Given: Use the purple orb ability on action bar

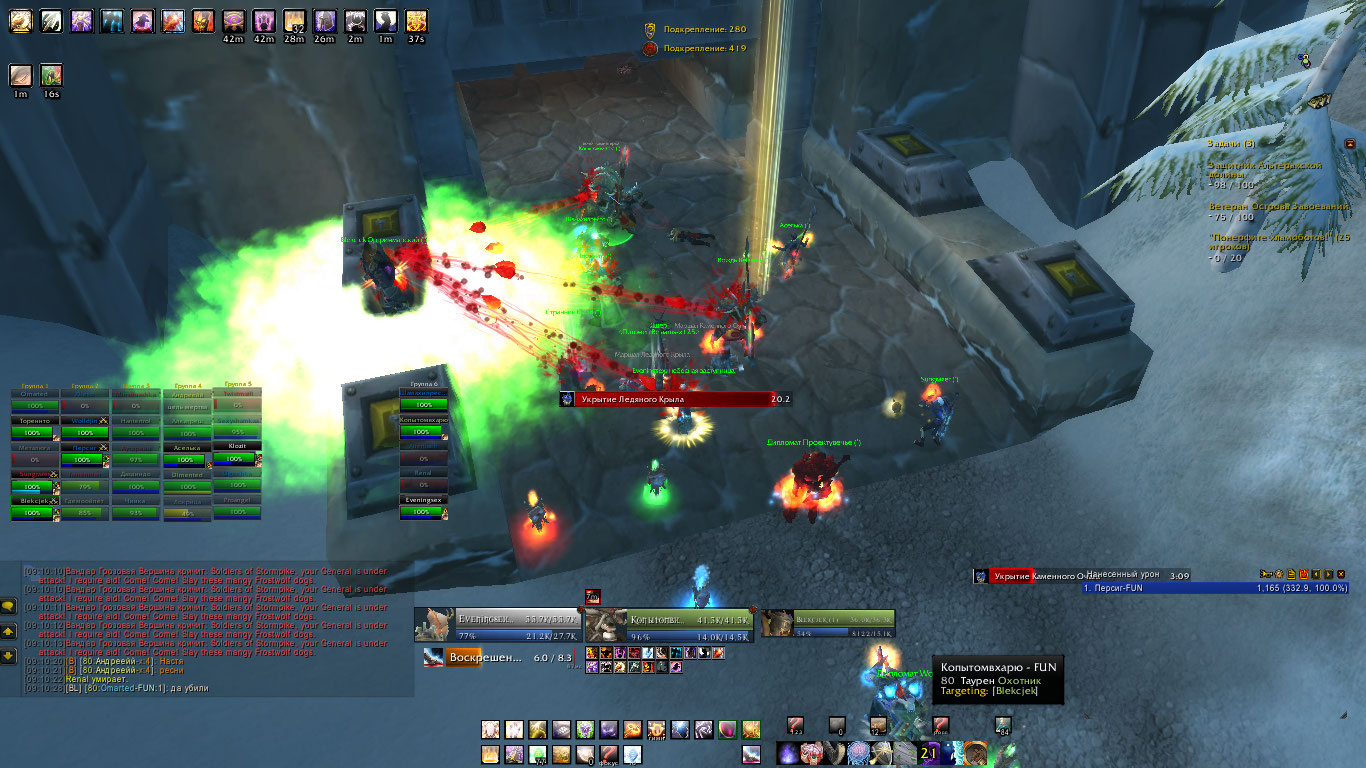Looking at the screenshot, I should click(x=790, y=753).
